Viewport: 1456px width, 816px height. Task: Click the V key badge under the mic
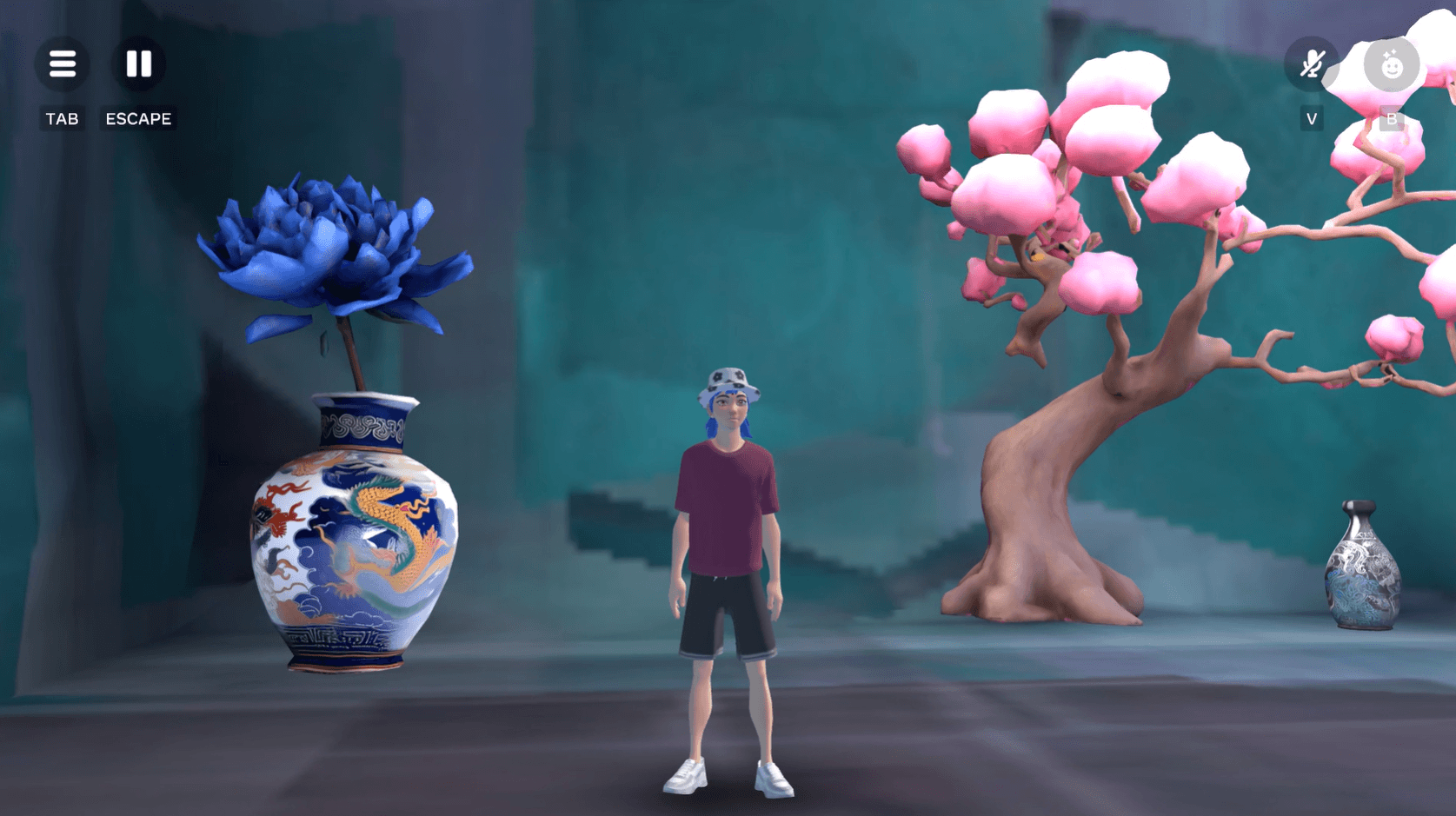click(1311, 118)
